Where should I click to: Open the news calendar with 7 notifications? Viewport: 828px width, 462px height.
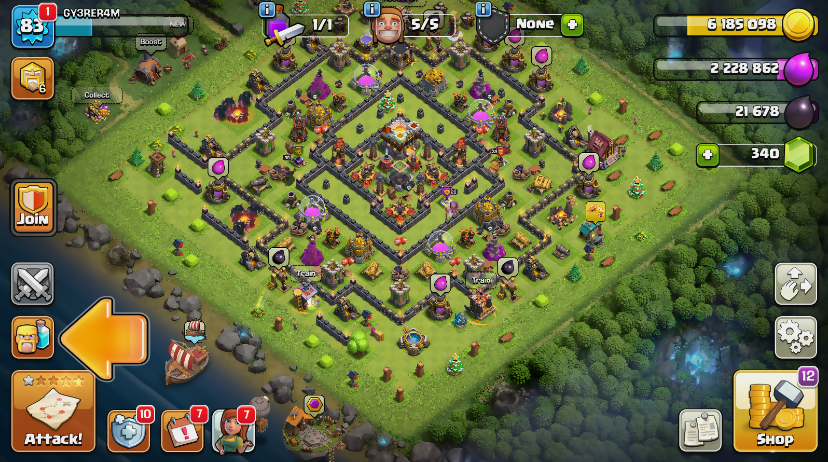181,431
